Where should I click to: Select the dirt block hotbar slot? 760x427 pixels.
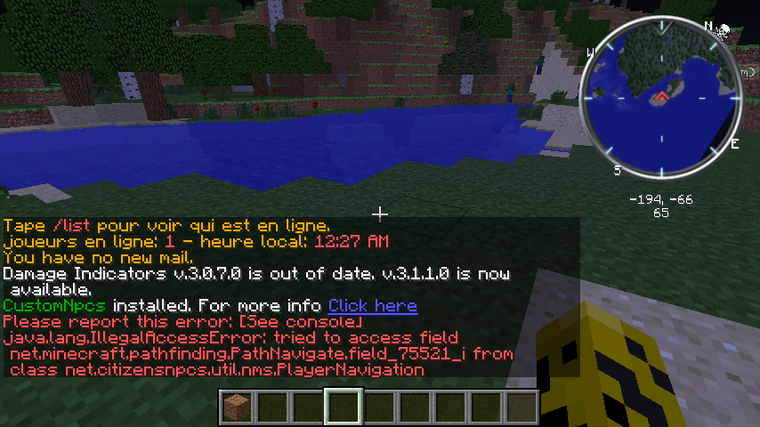tap(235, 407)
